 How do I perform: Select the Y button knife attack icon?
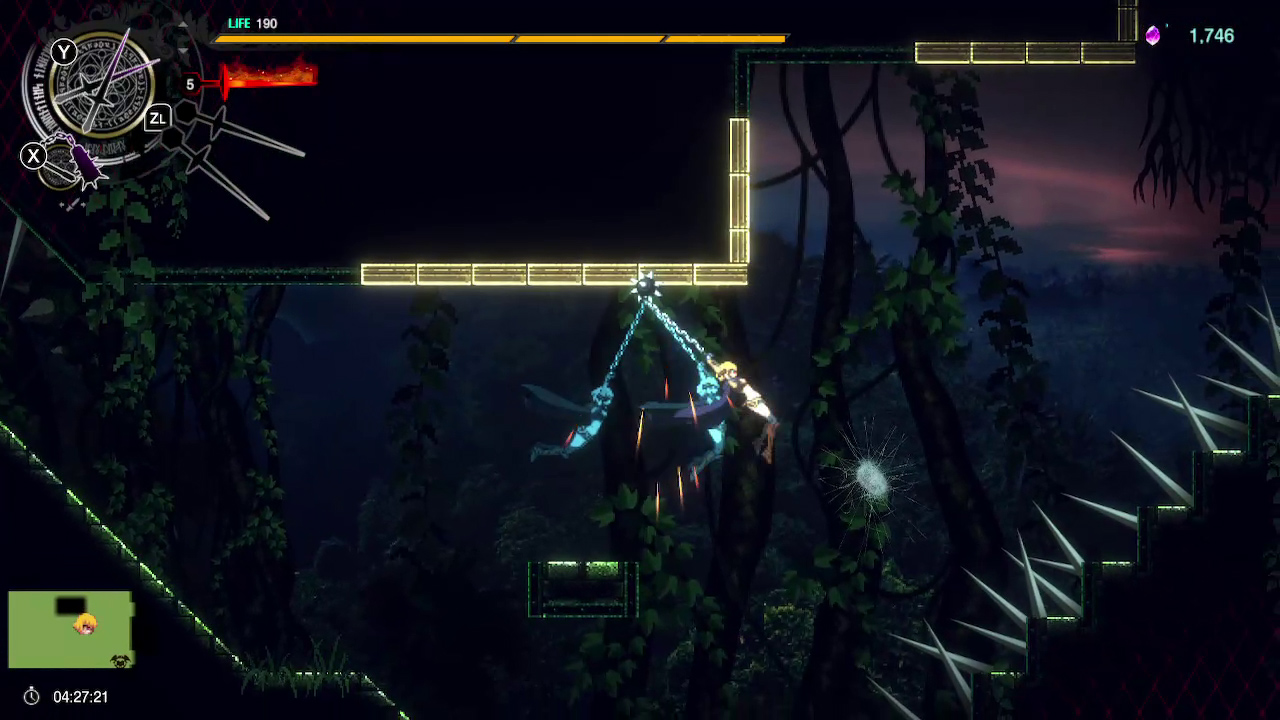[63, 51]
